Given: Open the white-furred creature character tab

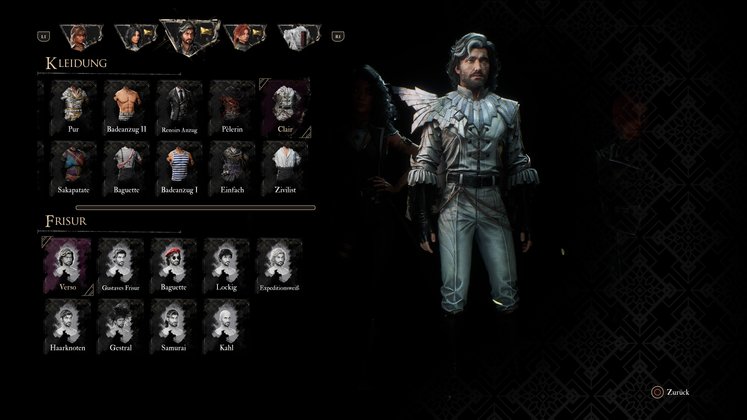Looking at the screenshot, I should (x=297, y=36).
